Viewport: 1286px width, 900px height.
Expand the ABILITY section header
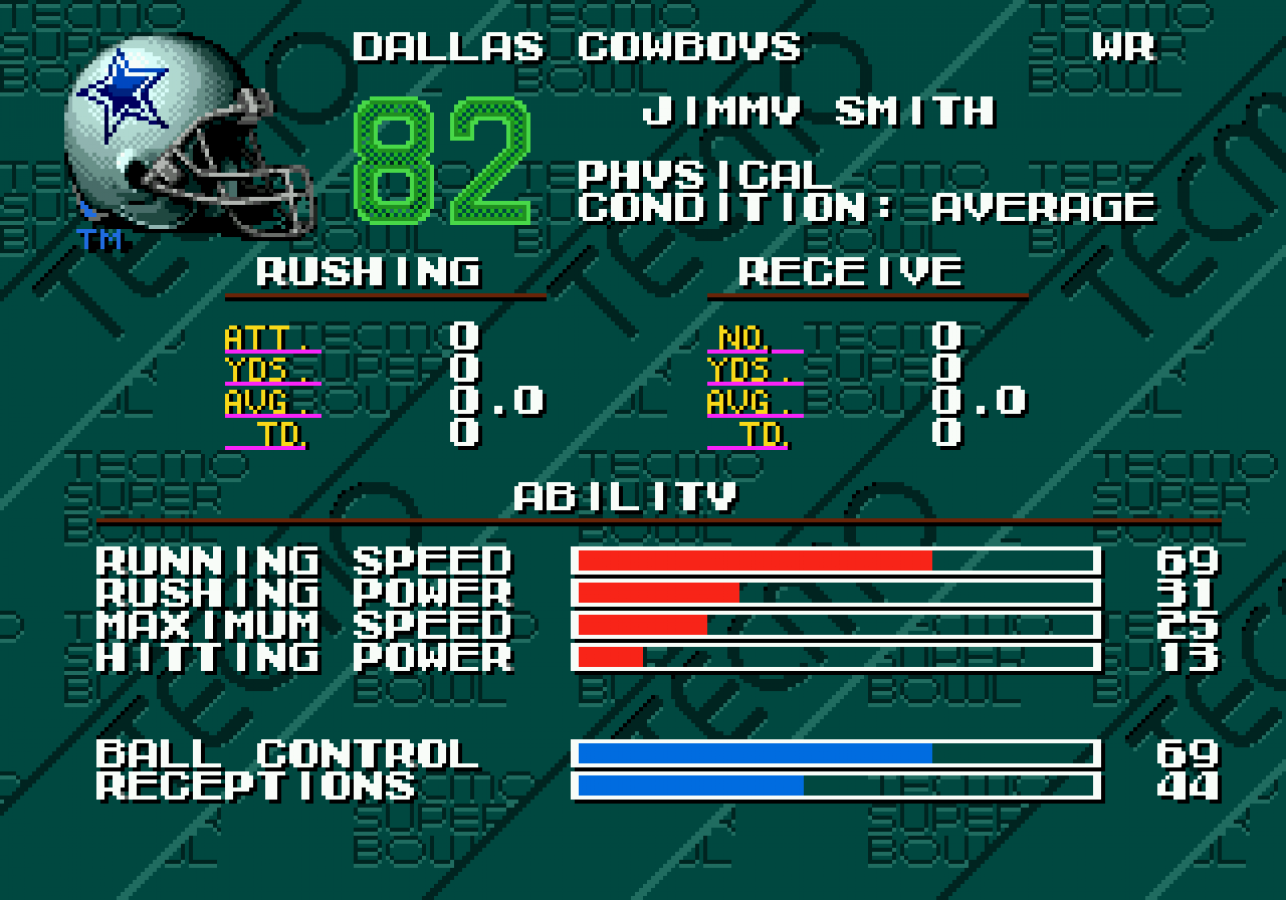[625, 493]
